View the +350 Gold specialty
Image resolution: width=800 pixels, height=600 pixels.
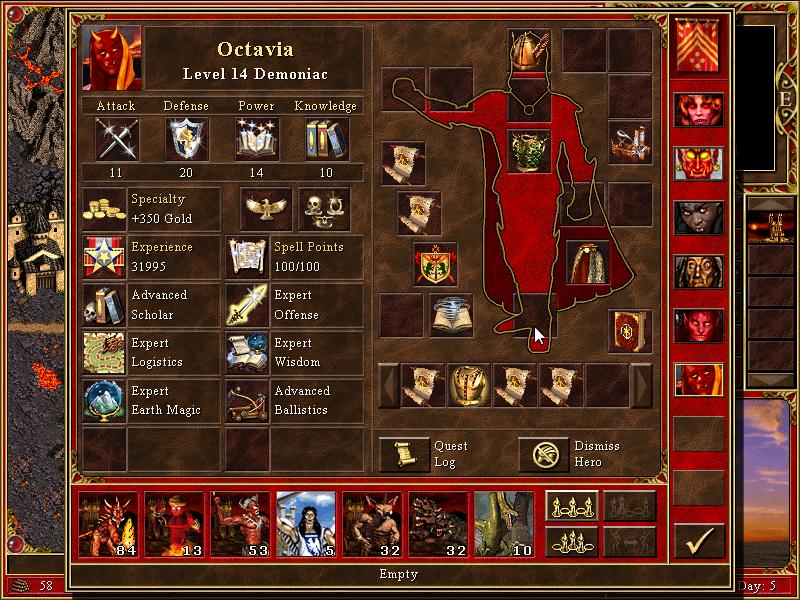click(x=104, y=209)
